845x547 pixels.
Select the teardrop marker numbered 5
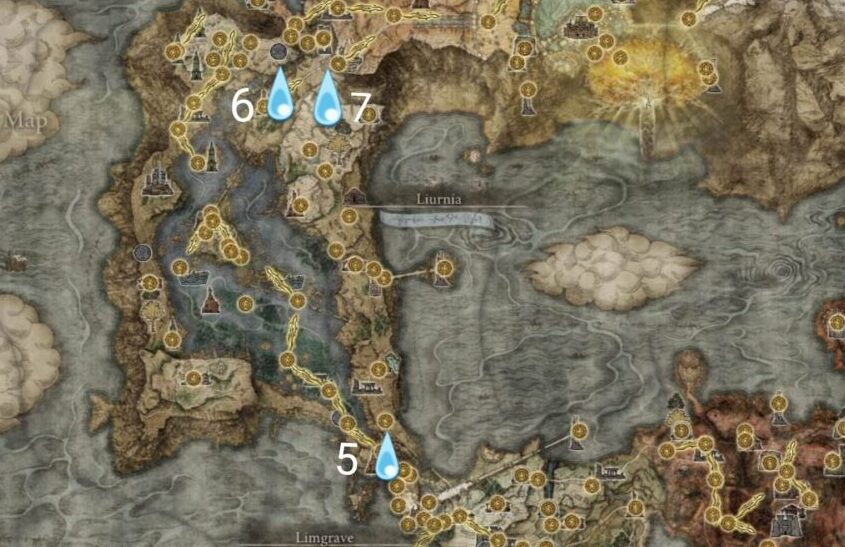tap(385, 459)
